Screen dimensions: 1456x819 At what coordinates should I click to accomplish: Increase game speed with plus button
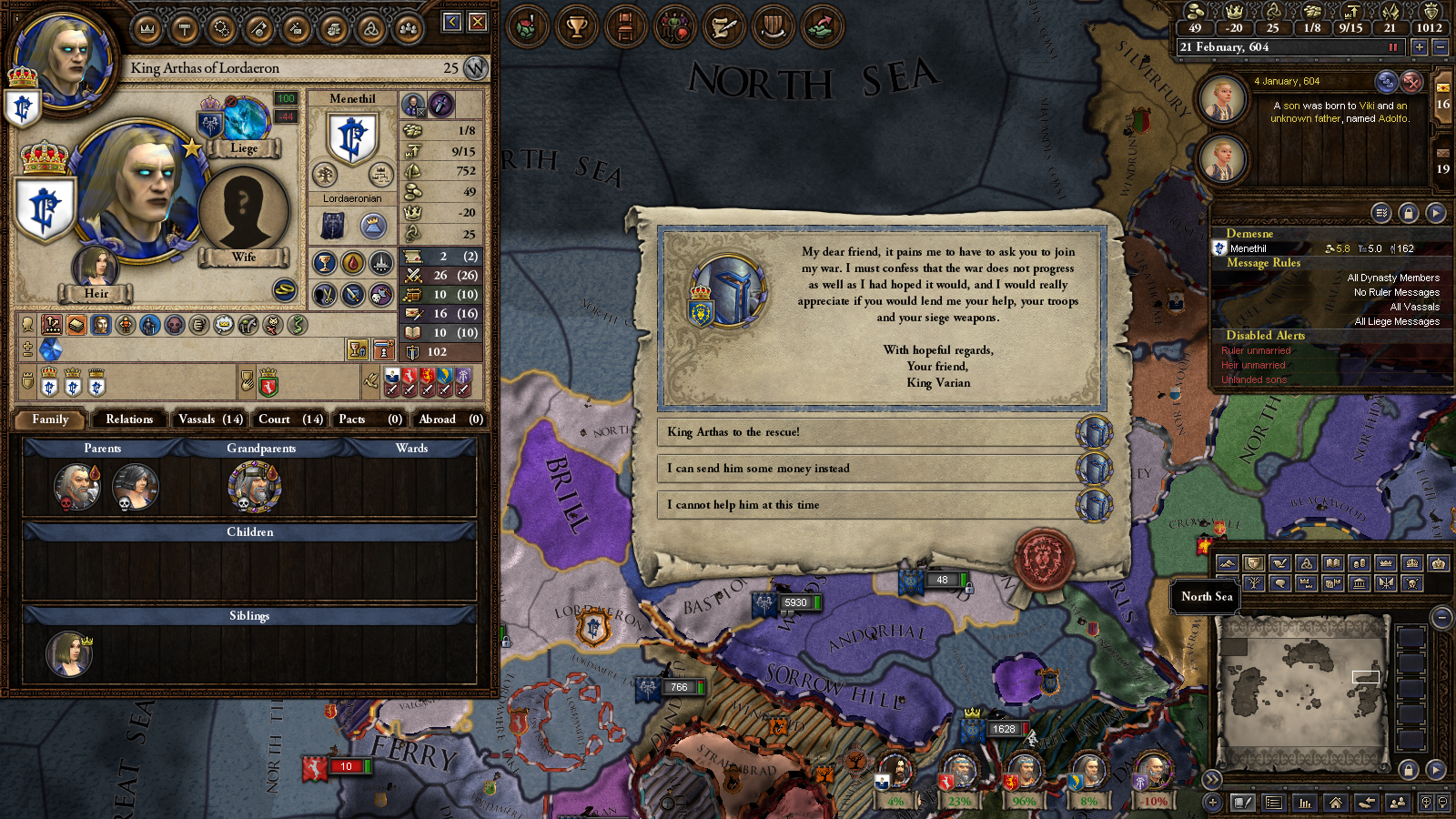[x=1419, y=47]
